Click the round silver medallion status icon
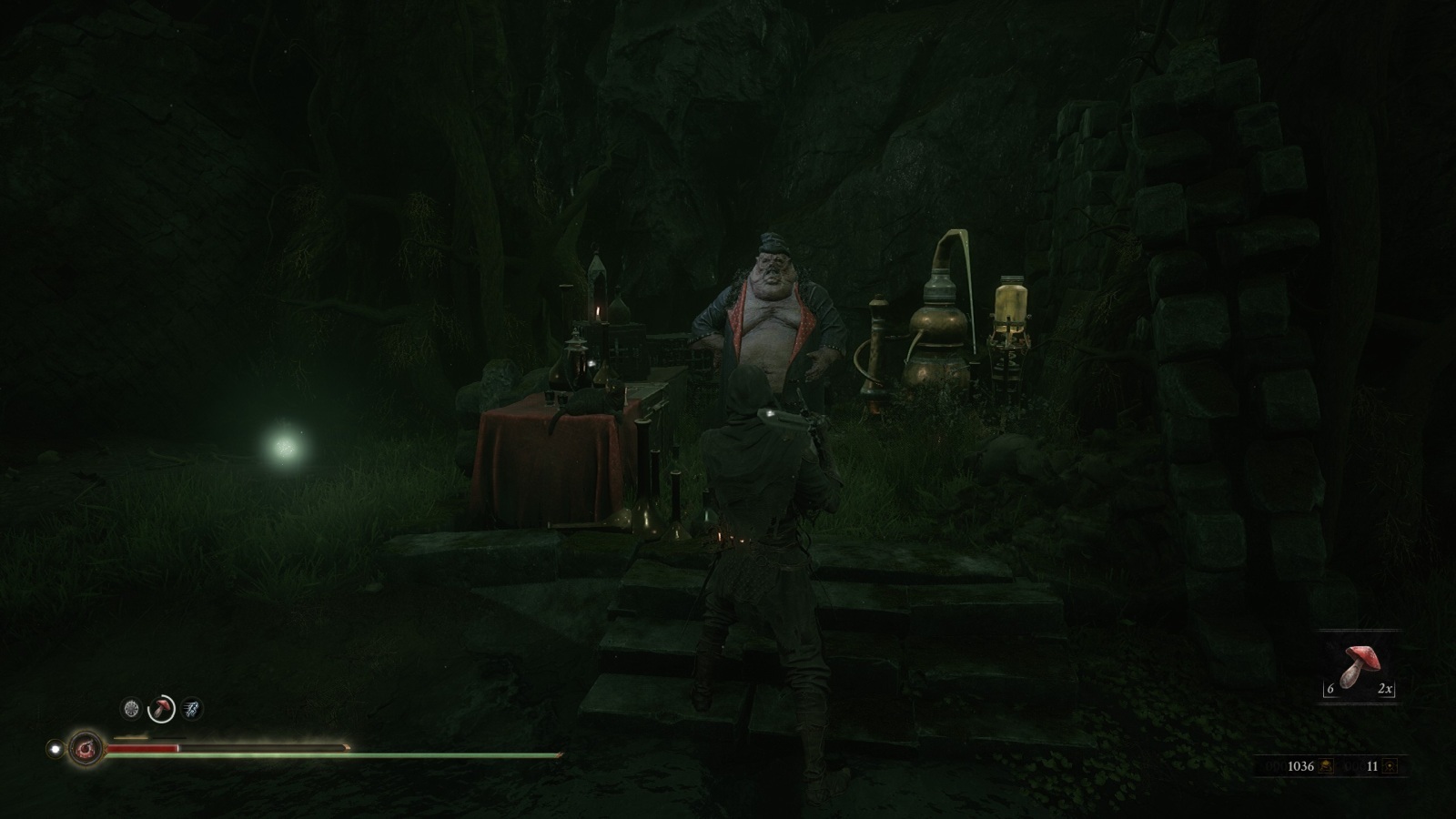 [131, 708]
